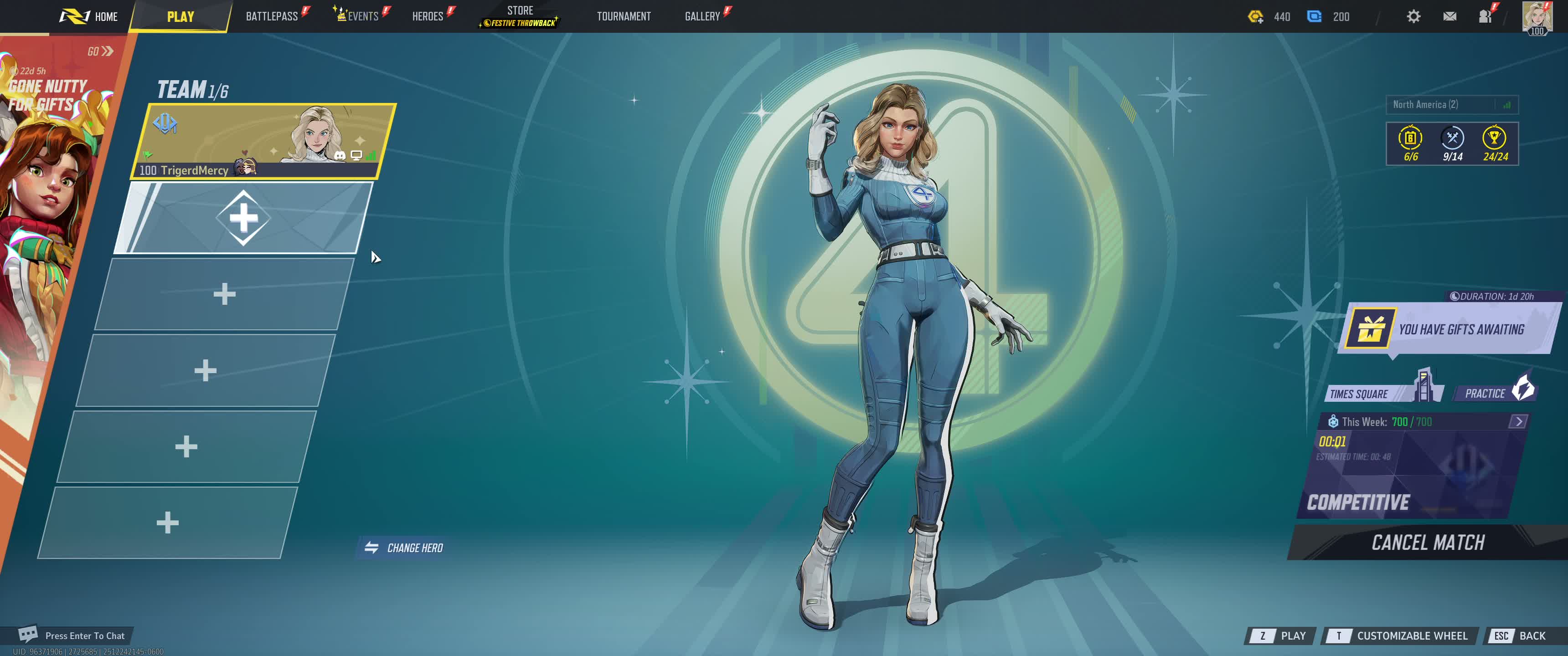
Task: Select TrigerdMercy's team card
Action: (263, 141)
